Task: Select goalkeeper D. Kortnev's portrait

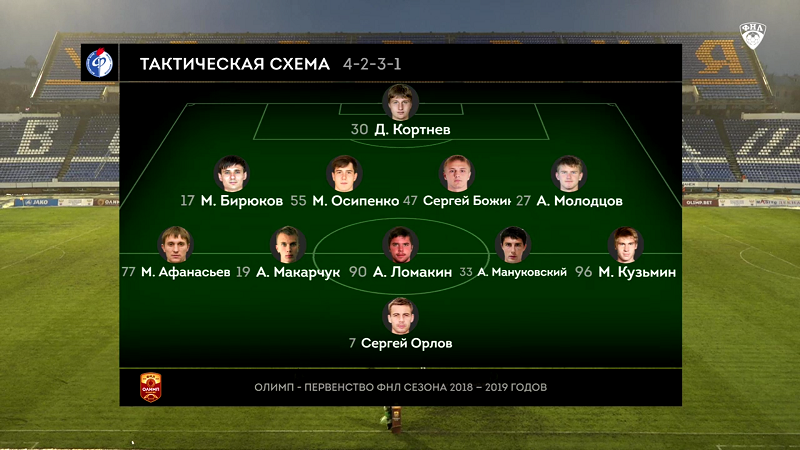Action: click(400, 102)
